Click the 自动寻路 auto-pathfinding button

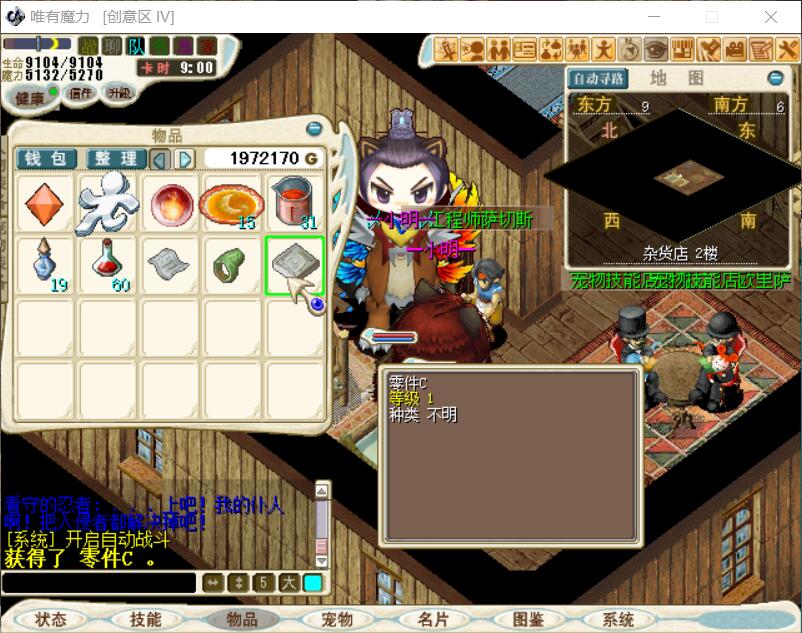pyautogui.click(x=598, y=78)
